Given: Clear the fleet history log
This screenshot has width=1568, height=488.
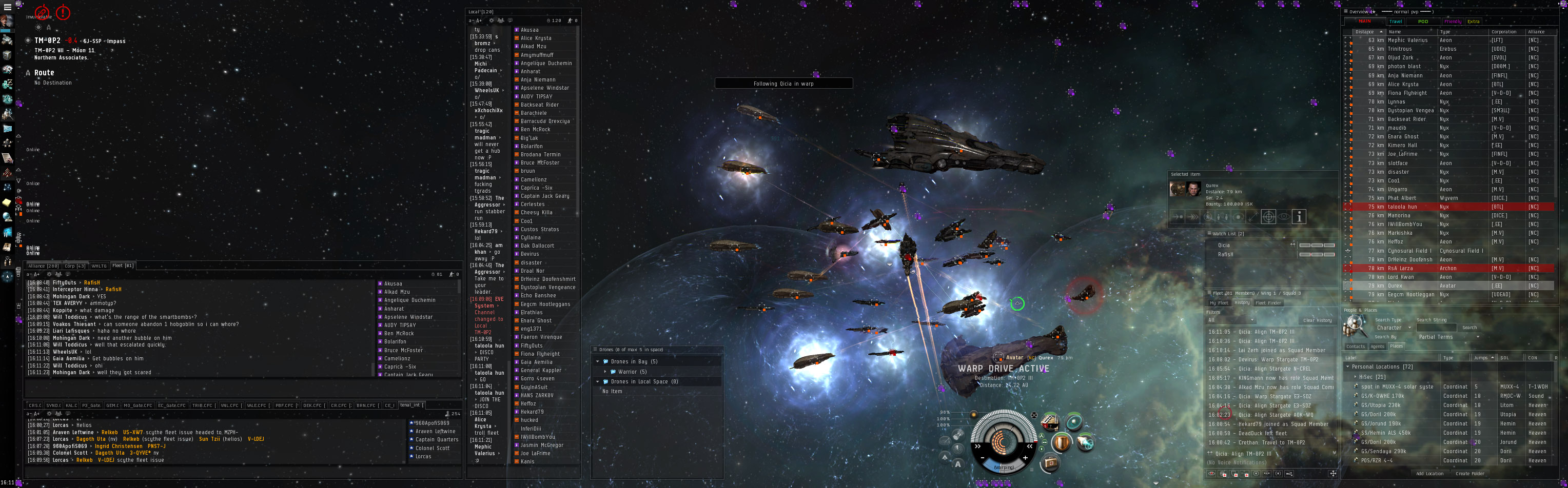Looking at the screenshot, I should [1317, 320].
